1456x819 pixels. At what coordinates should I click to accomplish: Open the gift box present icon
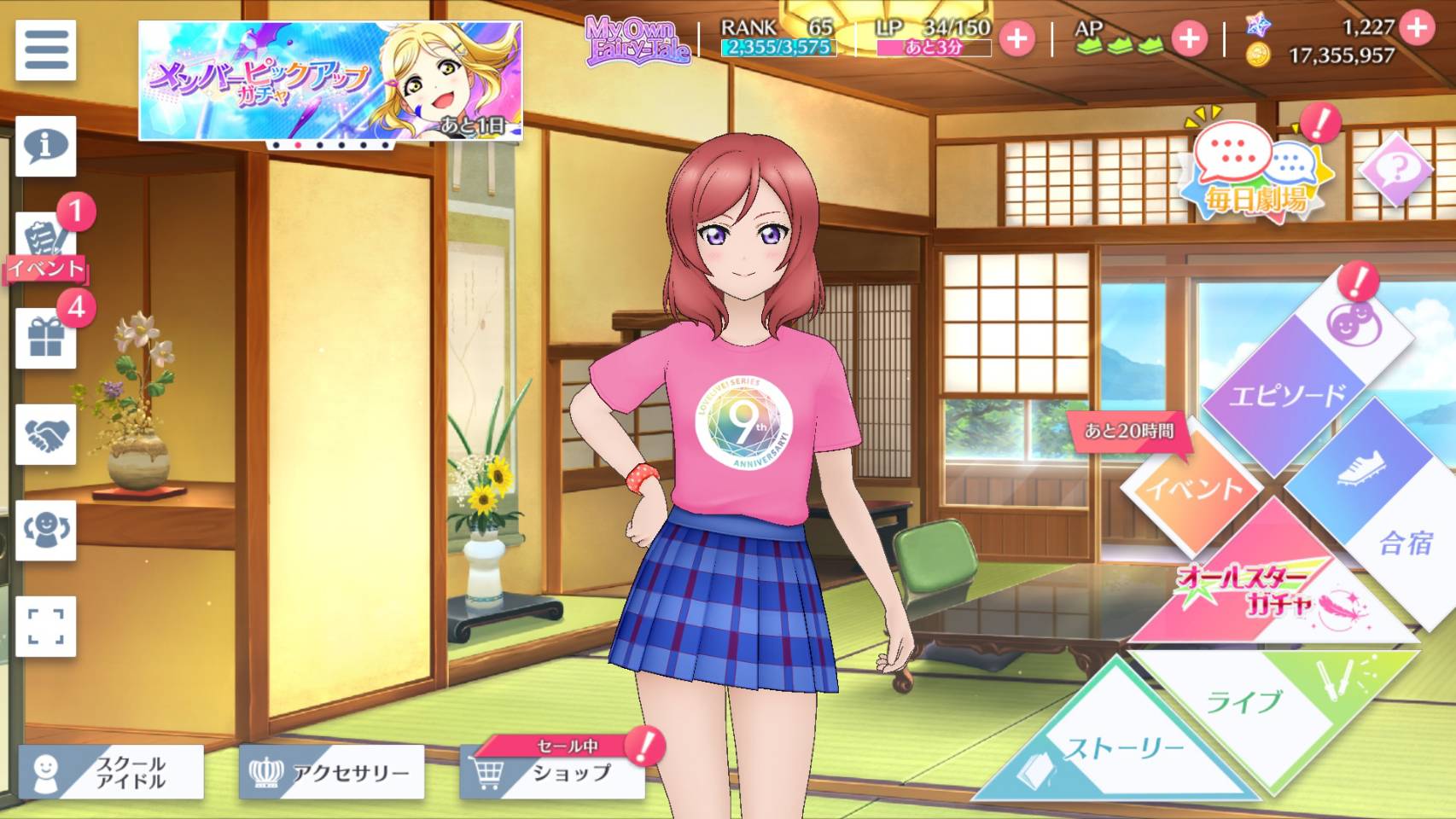pos(46,339)
